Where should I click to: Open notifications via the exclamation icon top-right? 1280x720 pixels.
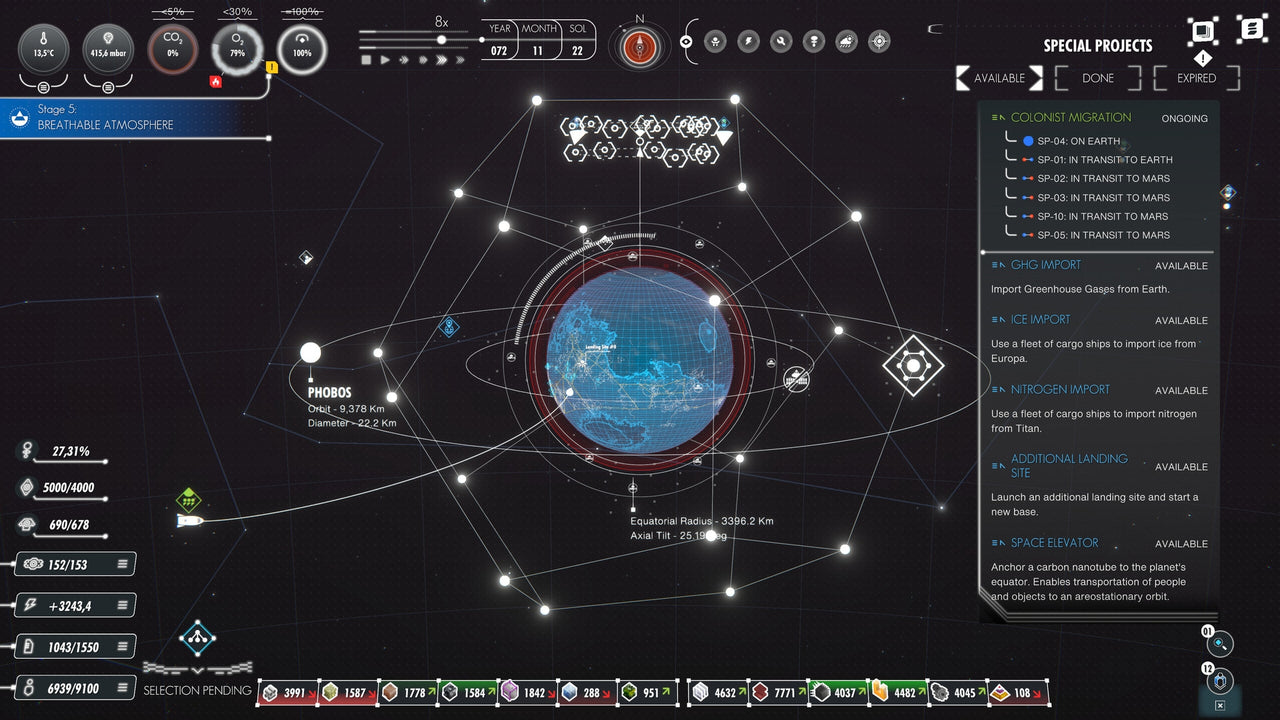point(1202,58)
